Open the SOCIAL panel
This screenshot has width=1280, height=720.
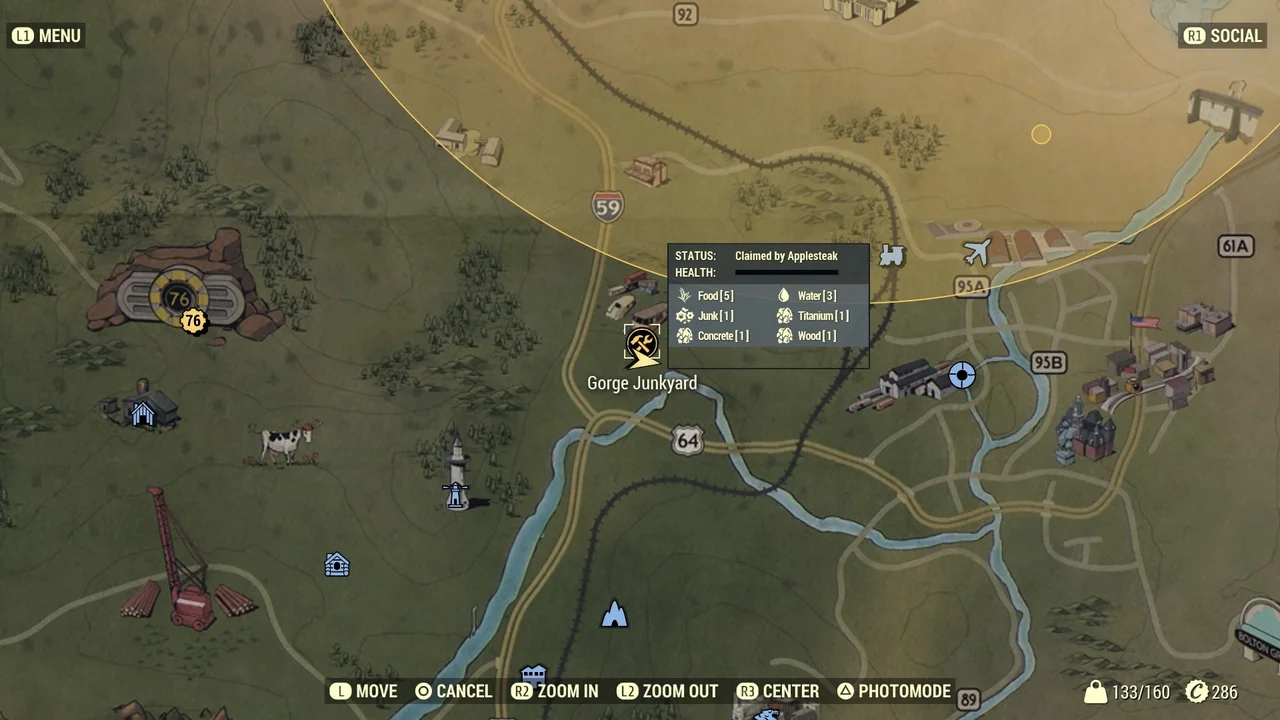click(1222, 35)
